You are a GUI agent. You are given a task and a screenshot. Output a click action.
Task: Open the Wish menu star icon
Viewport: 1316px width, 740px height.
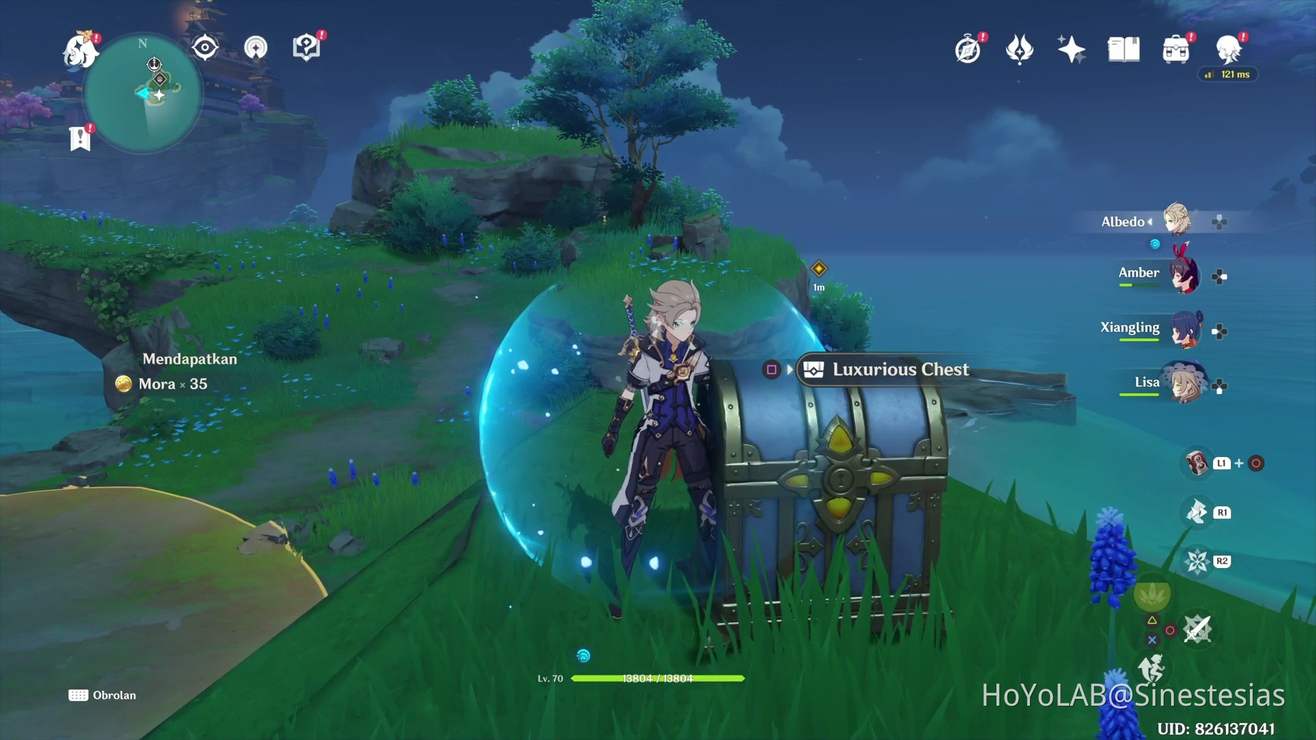coord(1071,48)
